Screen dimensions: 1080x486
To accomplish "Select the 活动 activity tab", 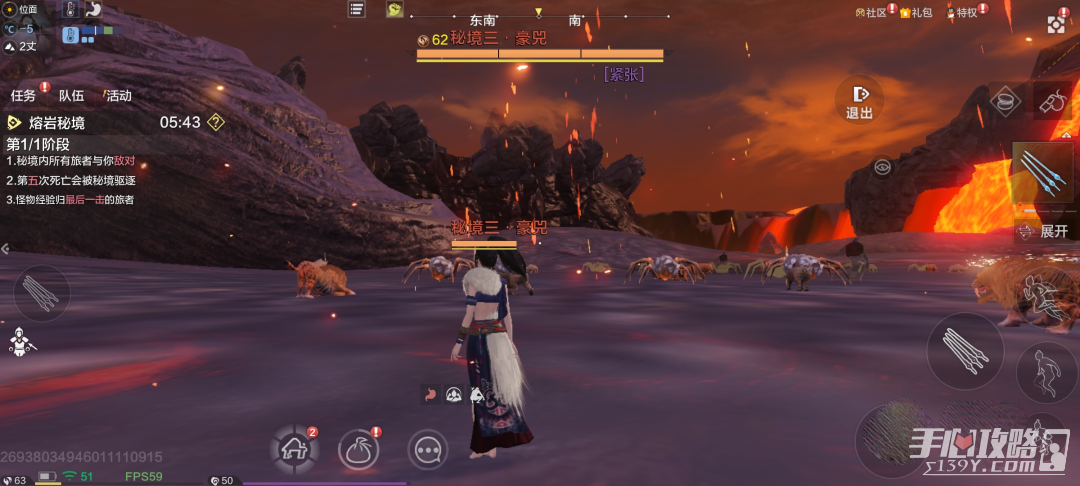I will pyautogui.click(x=118, y=96).
